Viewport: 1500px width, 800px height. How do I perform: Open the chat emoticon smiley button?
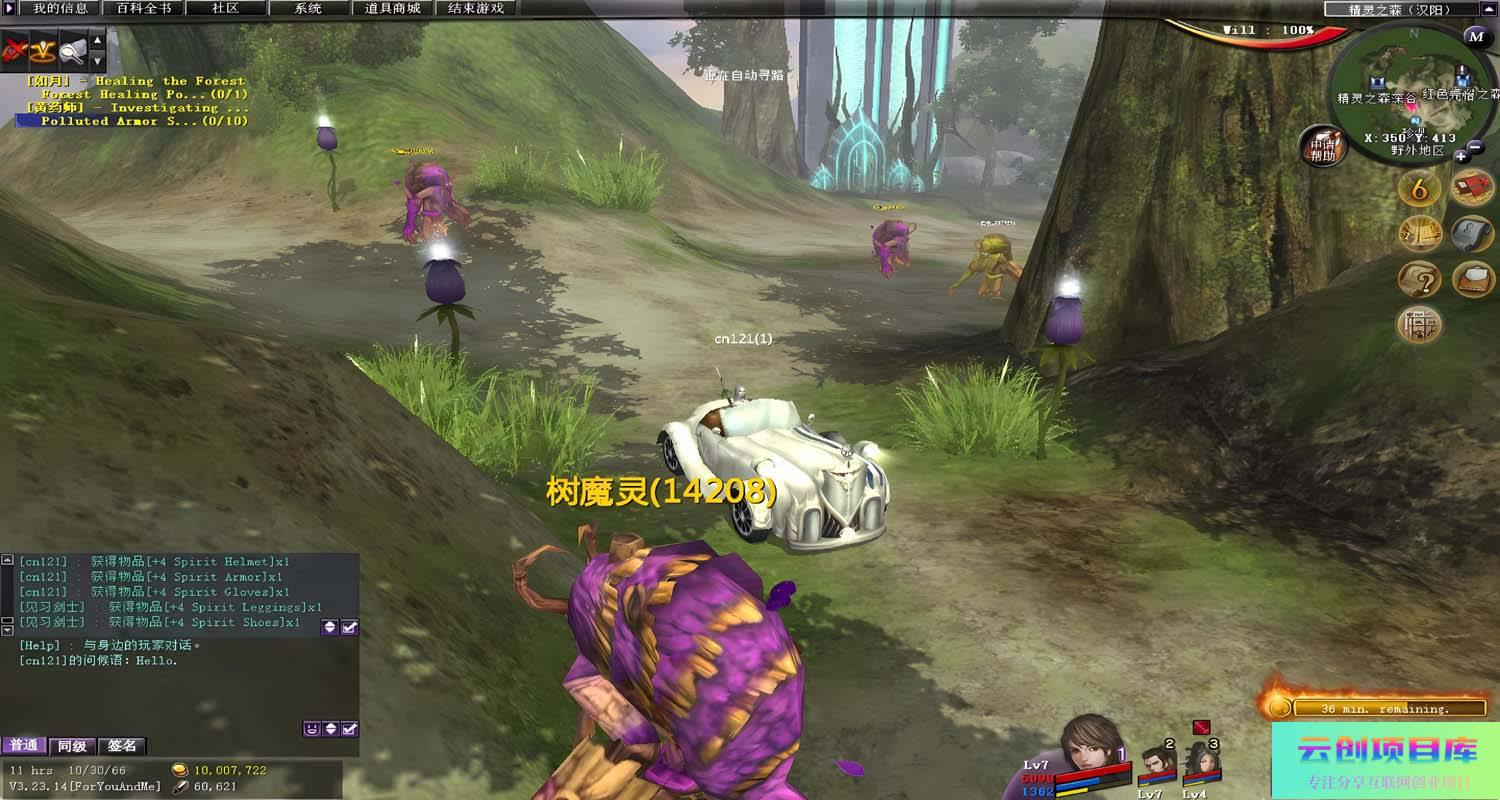(311, 729)
